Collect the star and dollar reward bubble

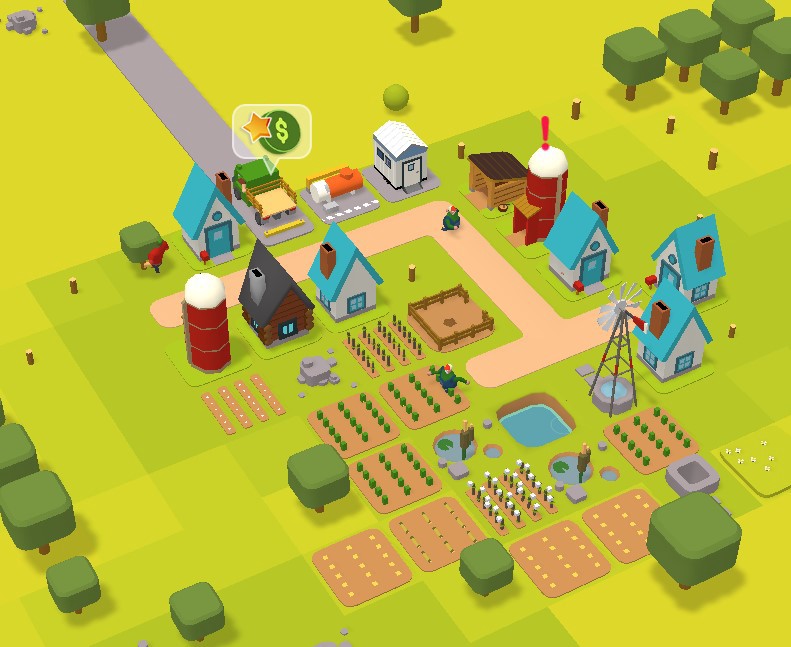[272, 131]
